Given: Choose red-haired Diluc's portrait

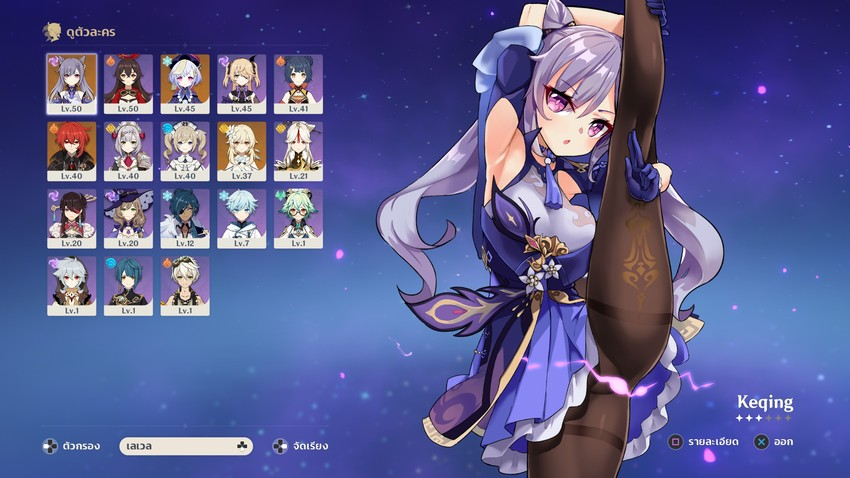Looking at the screenshot, I should tap(71, 146).
